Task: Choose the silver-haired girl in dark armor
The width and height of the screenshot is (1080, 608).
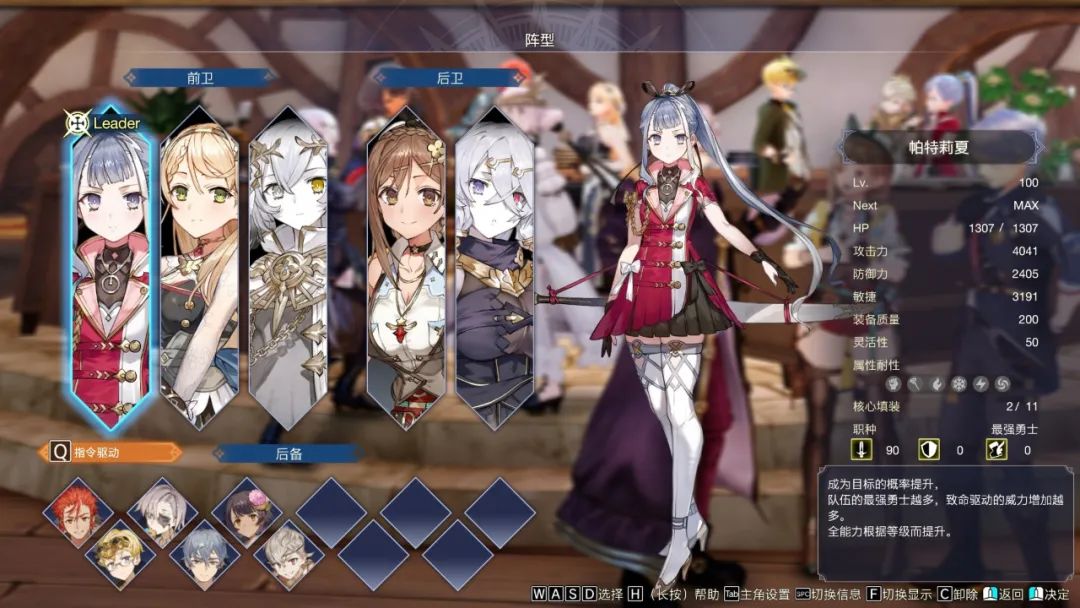Action: (494, 270)
